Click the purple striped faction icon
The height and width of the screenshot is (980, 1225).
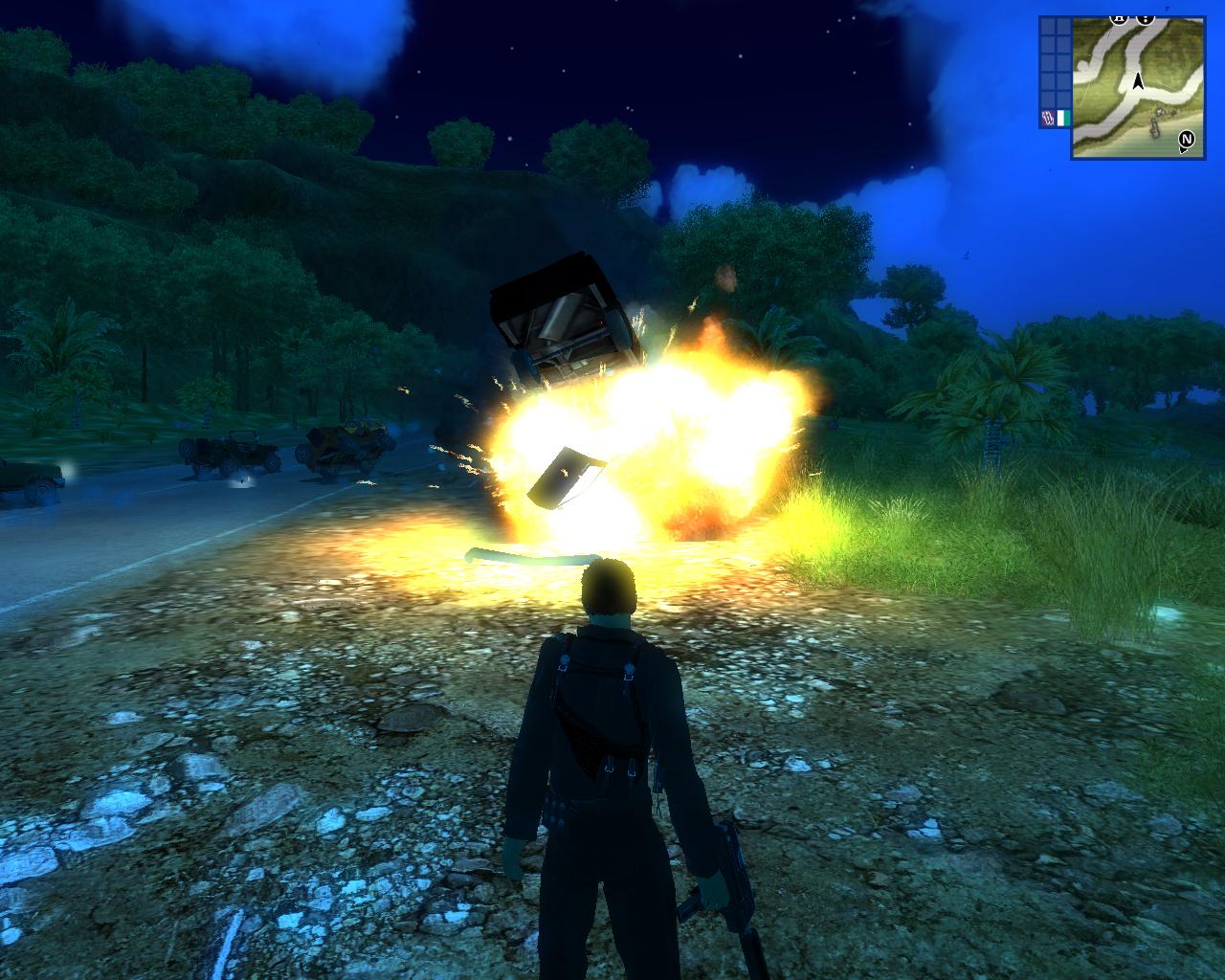(x=1046, y=118)
